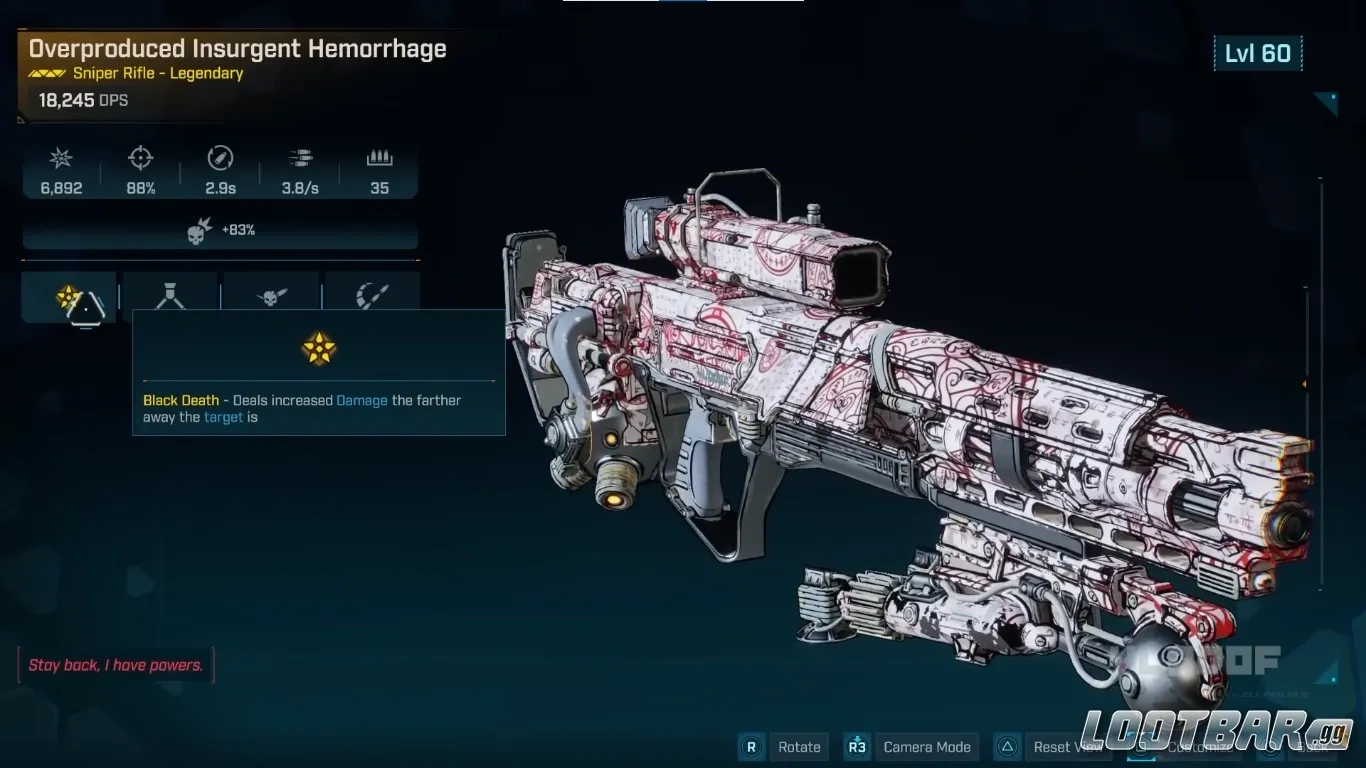This screenshot has height=768, width=1366.
Task: Show the curved magazine perk tab
Action: [372, 296]
